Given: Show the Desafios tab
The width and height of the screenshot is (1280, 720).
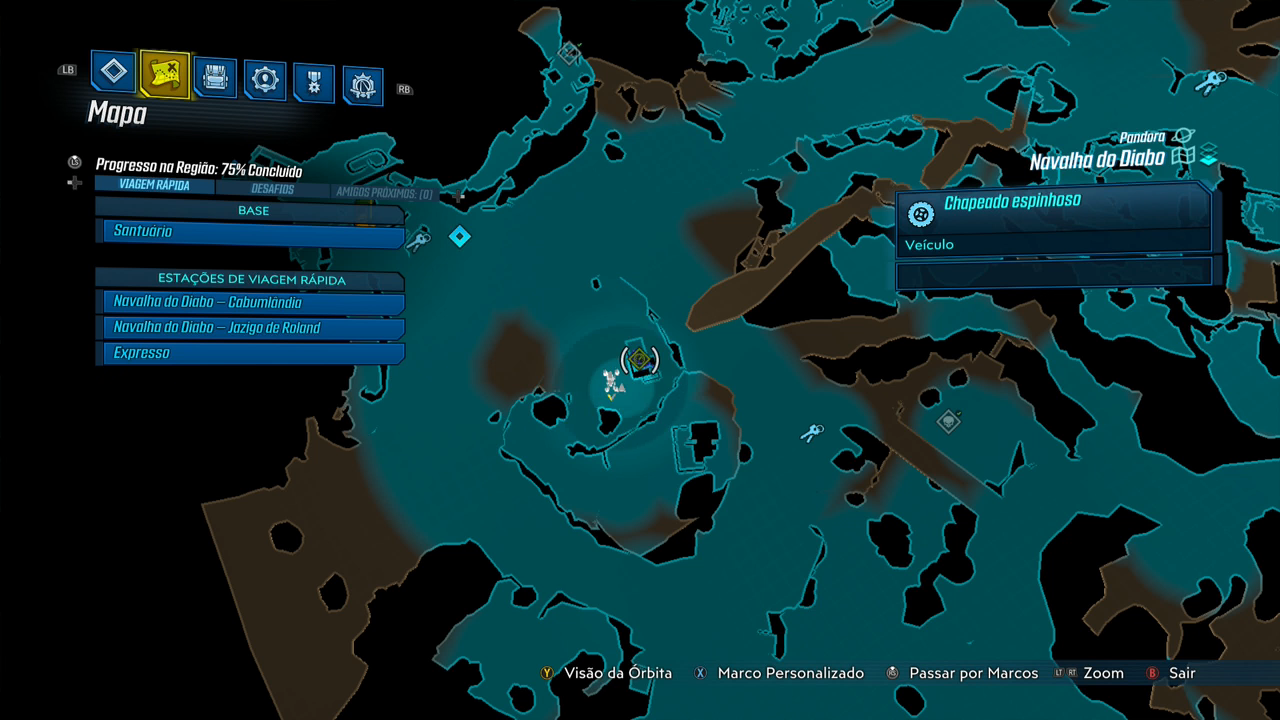Looking at the screenshot, I should tap(271, 189).
